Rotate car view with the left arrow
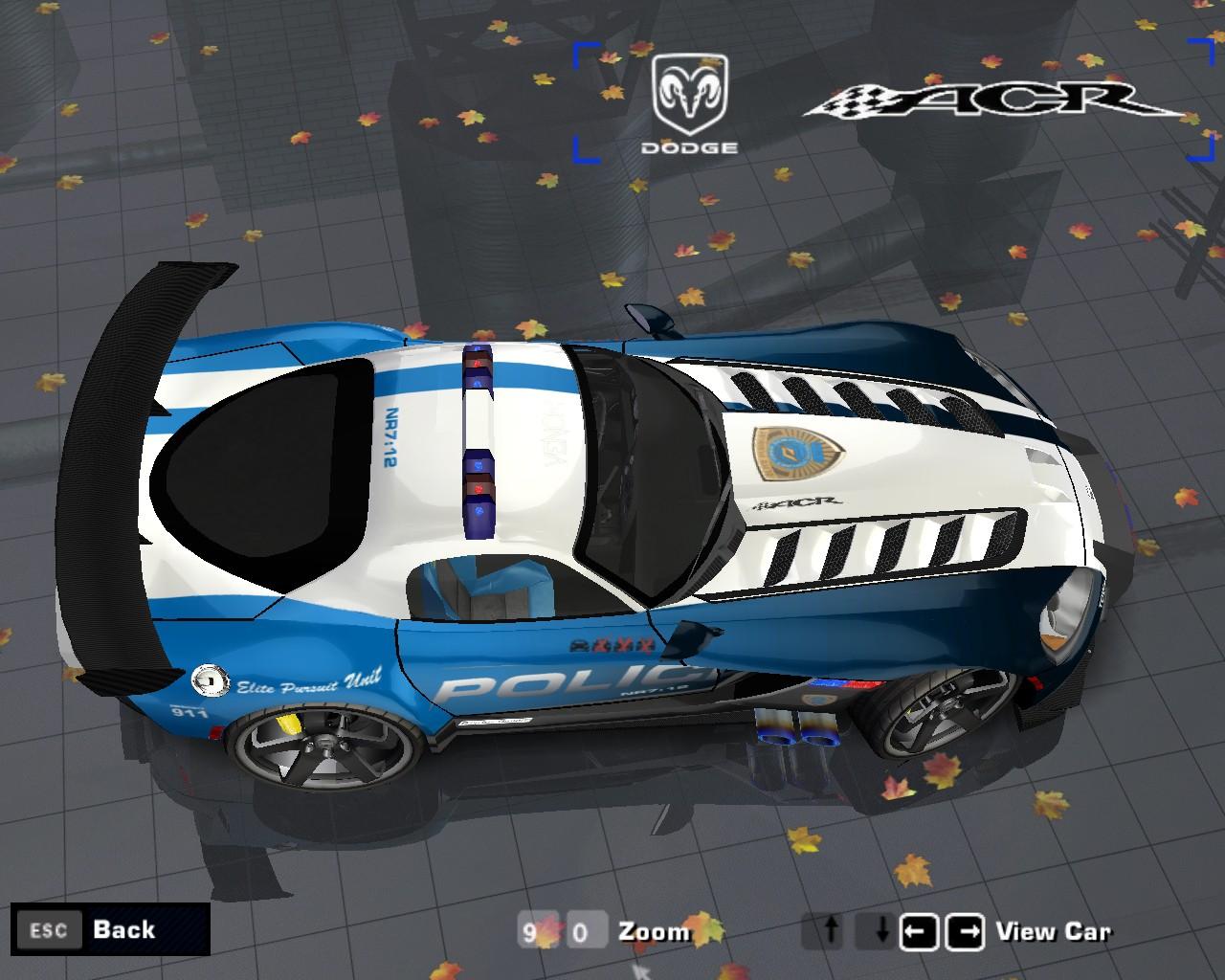This screenshot has width=1225, height=980. pos(919,931)
